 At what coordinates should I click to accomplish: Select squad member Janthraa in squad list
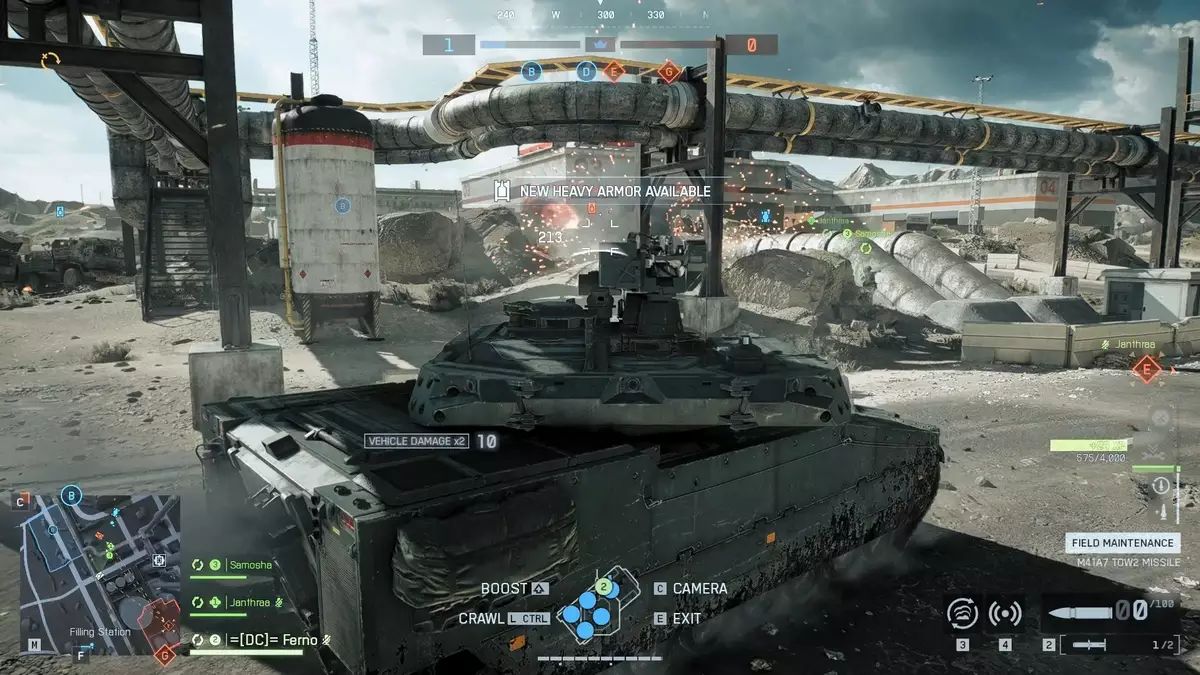pos(252,601)
